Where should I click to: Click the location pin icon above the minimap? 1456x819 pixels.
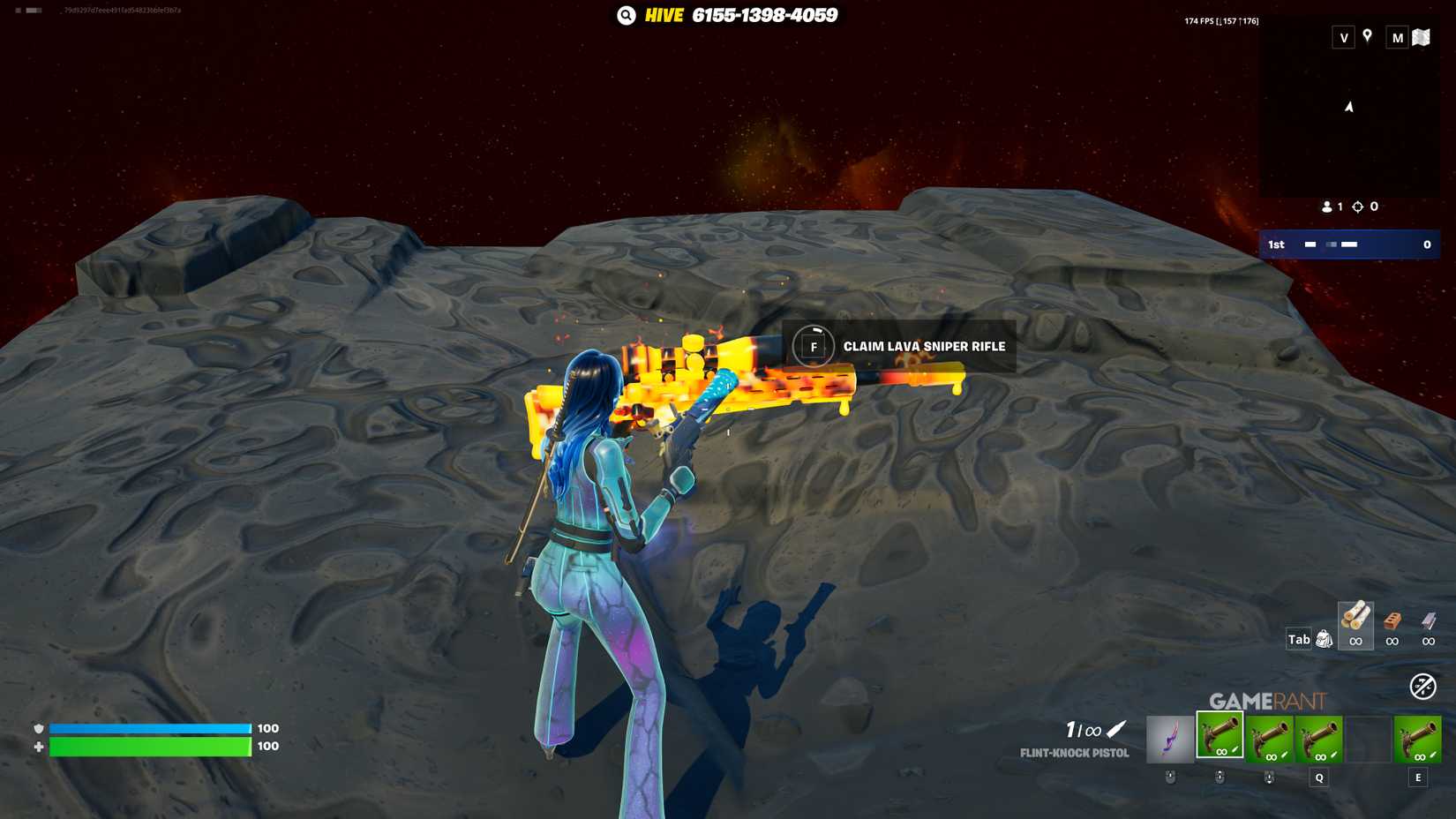[x=1366, y=38]
